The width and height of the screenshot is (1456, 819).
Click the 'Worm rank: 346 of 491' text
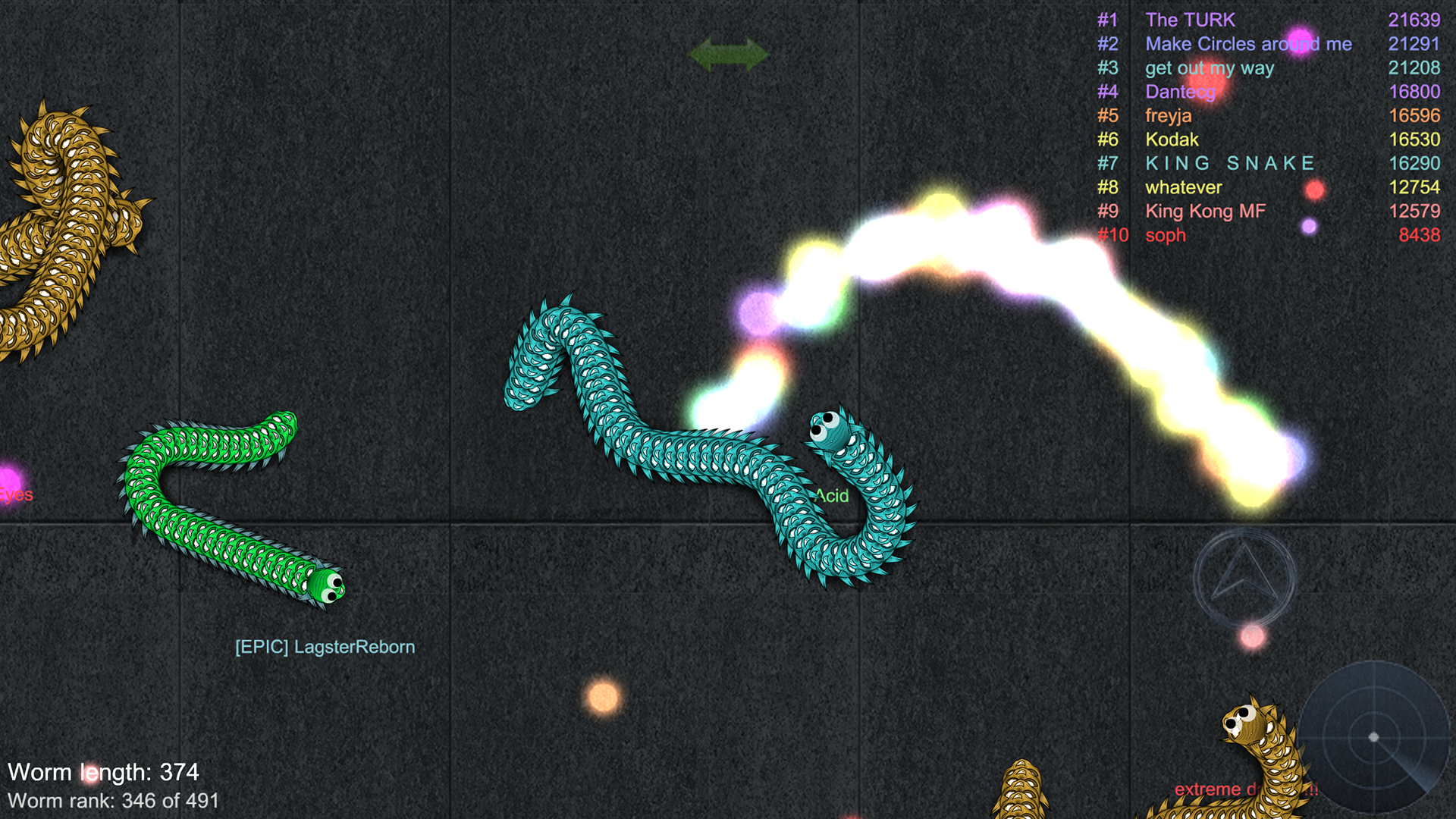click(115, 800)
